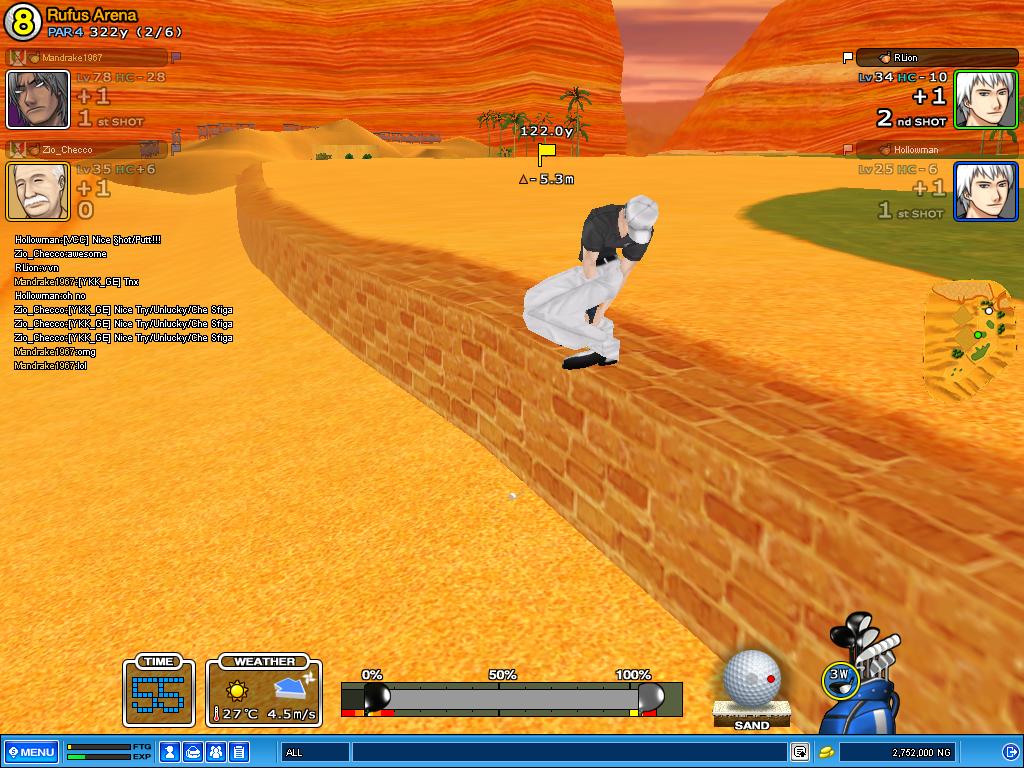This screenshot has width=1024, height=768.
Task: Select Hollowman's player portrait
Action: coord(985,191)
